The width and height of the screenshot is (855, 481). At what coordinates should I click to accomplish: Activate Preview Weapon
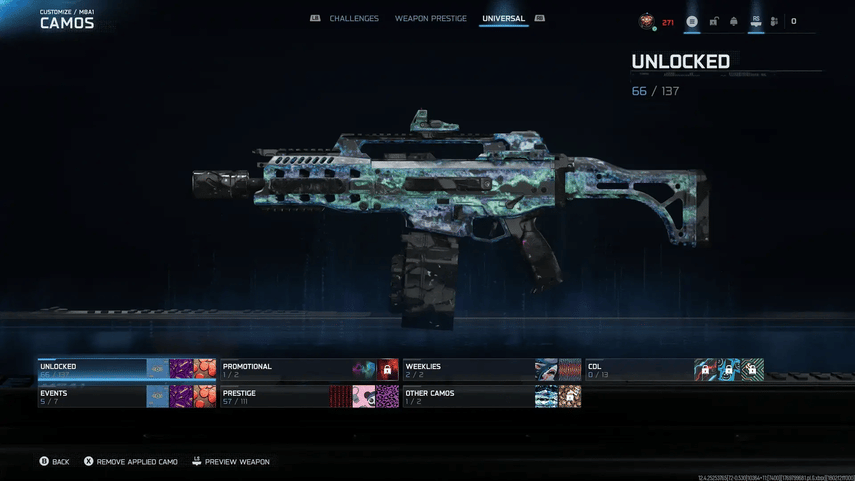231,462
